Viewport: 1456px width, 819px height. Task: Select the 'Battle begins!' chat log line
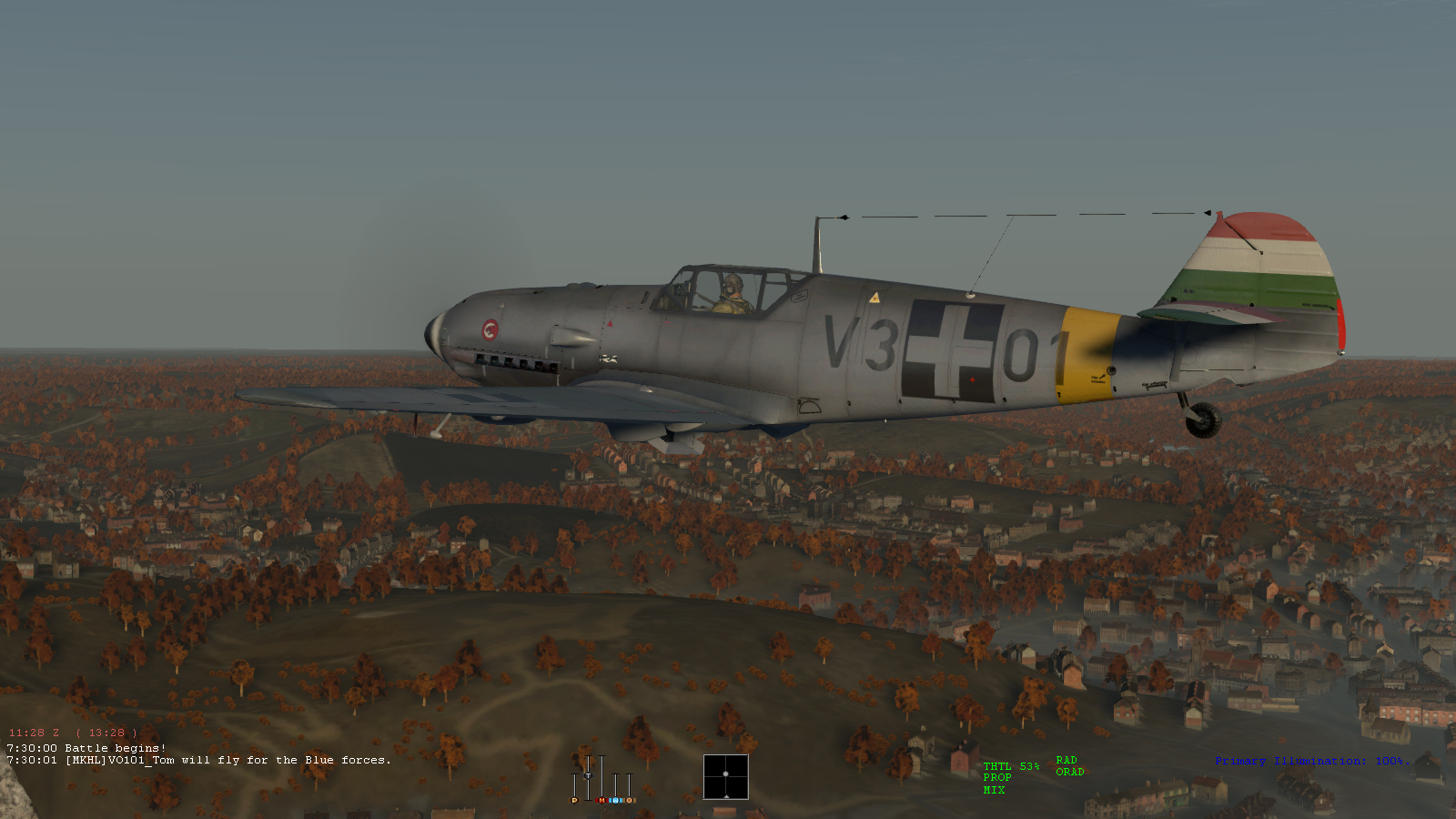[x=87, y=748]
